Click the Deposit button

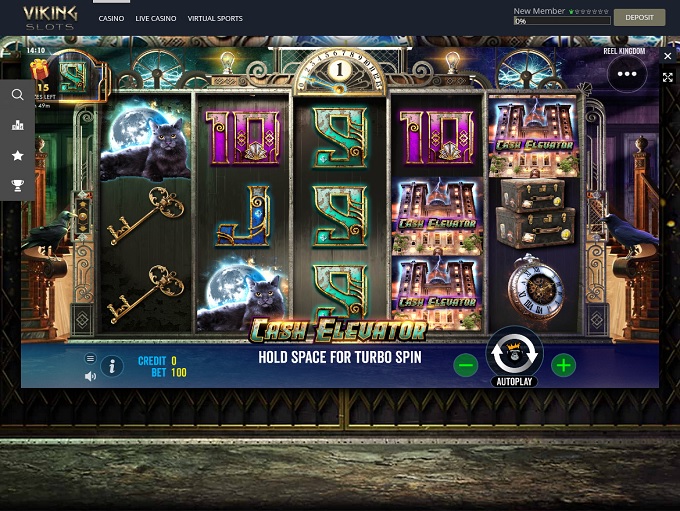tap(639, 17)
